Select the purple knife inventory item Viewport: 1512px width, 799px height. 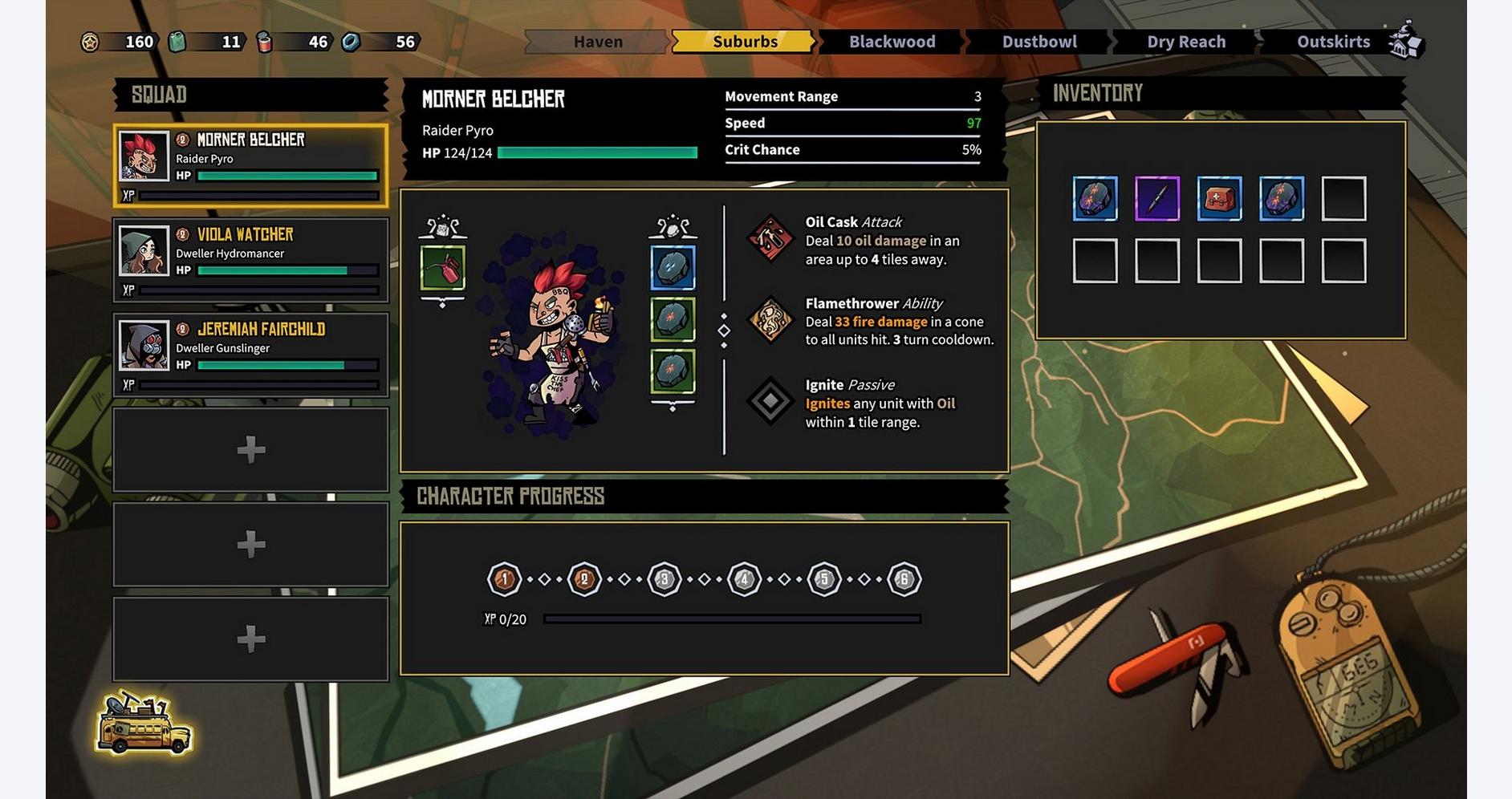click(1156, 198)
